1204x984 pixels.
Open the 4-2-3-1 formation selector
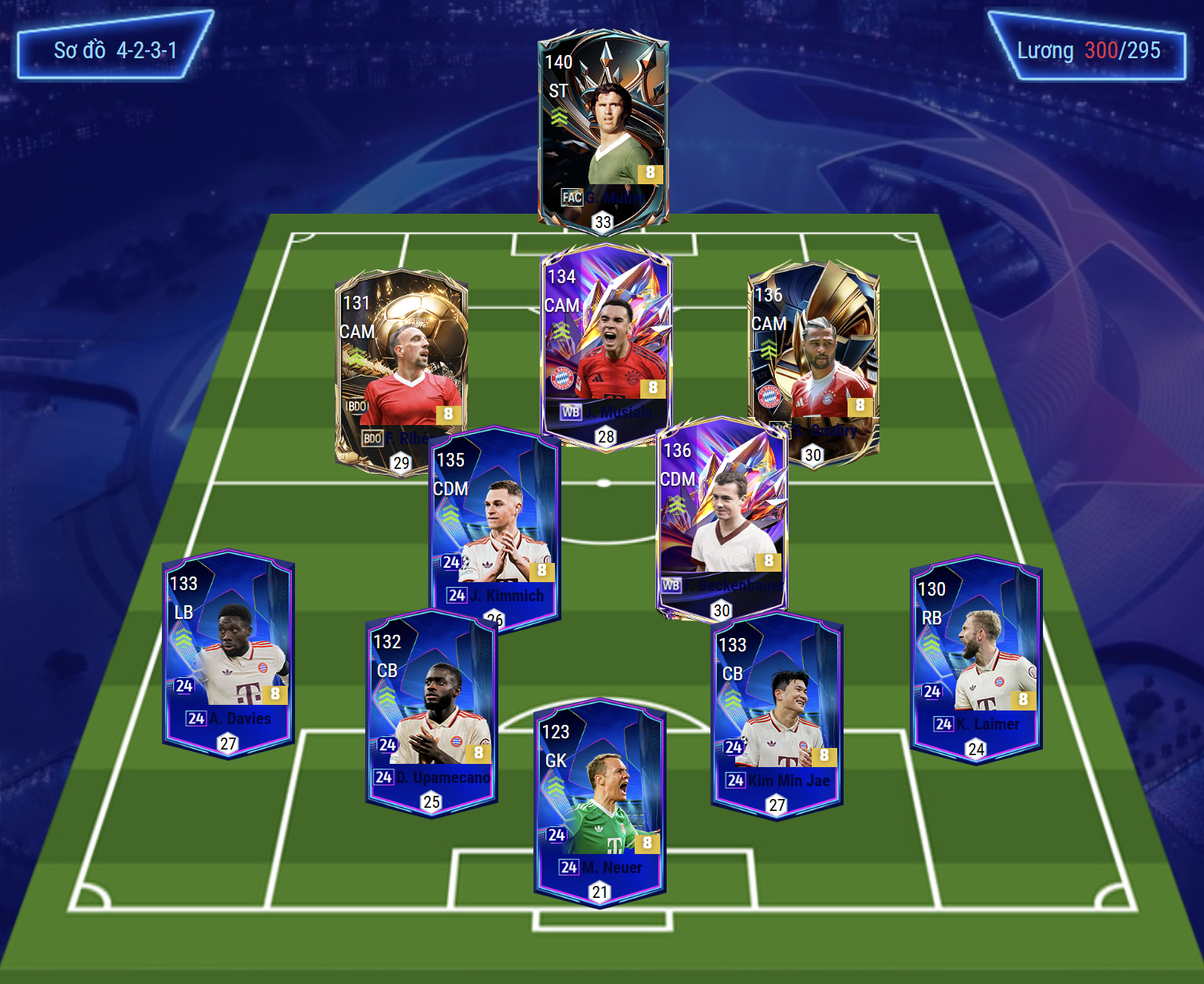coord(115,50)
